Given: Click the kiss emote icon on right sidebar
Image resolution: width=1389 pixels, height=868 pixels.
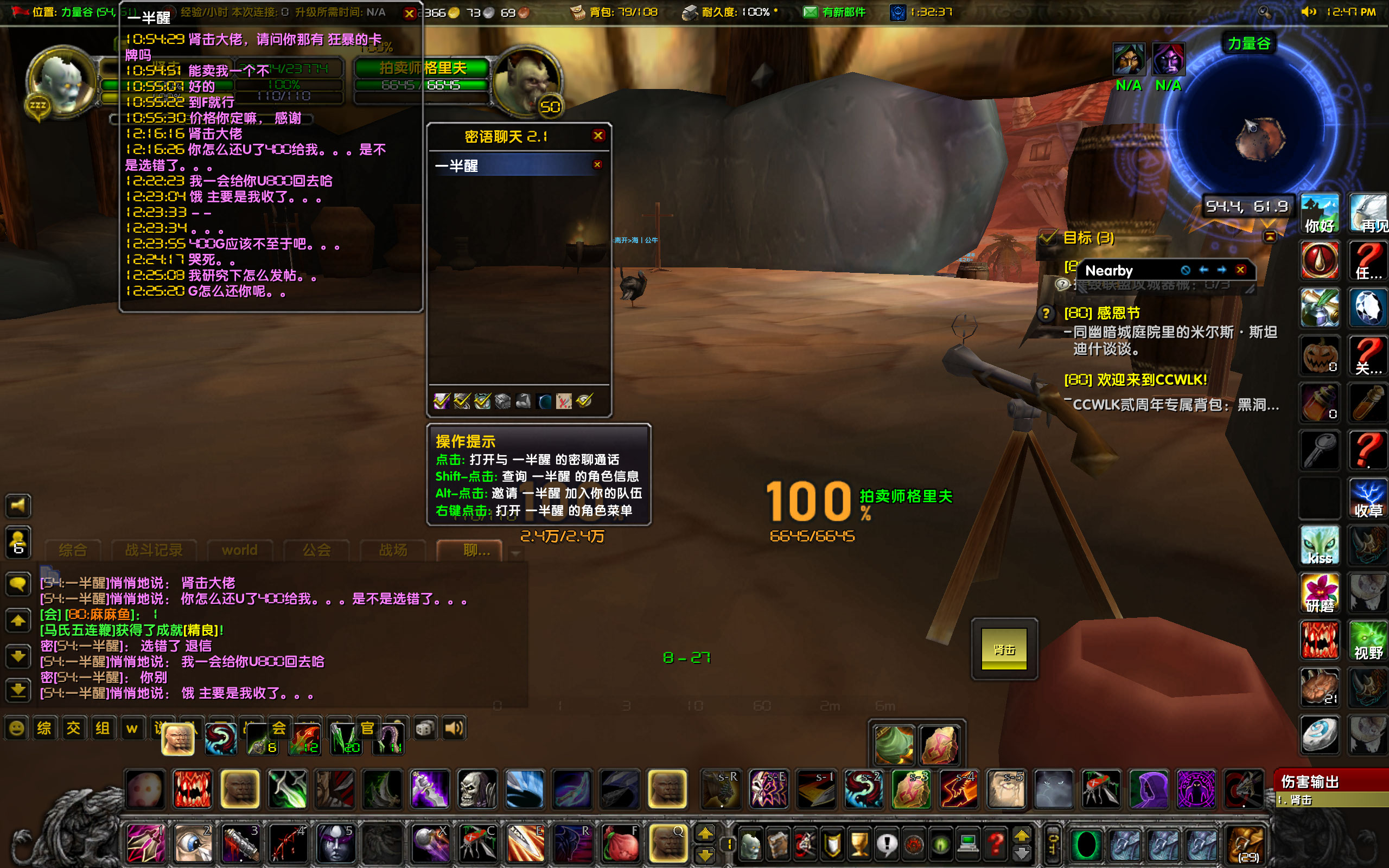Looking at the screenshot, I should 1320,546.
